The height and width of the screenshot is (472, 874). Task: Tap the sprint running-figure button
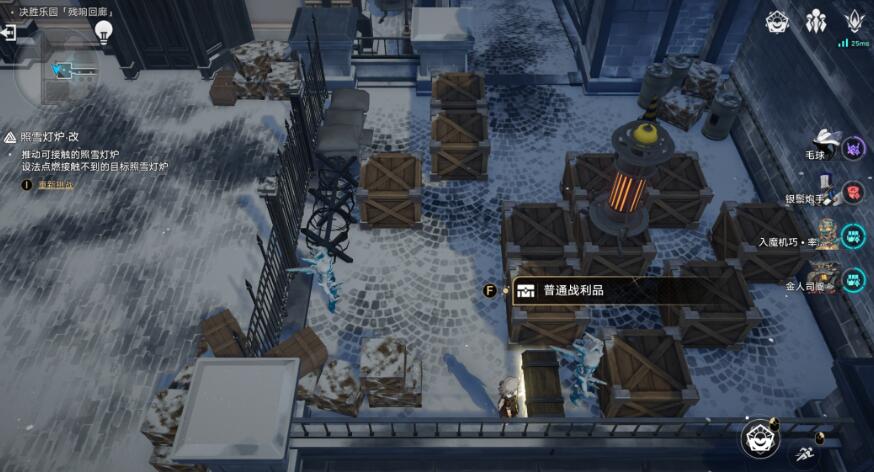(x=804, y=454)
